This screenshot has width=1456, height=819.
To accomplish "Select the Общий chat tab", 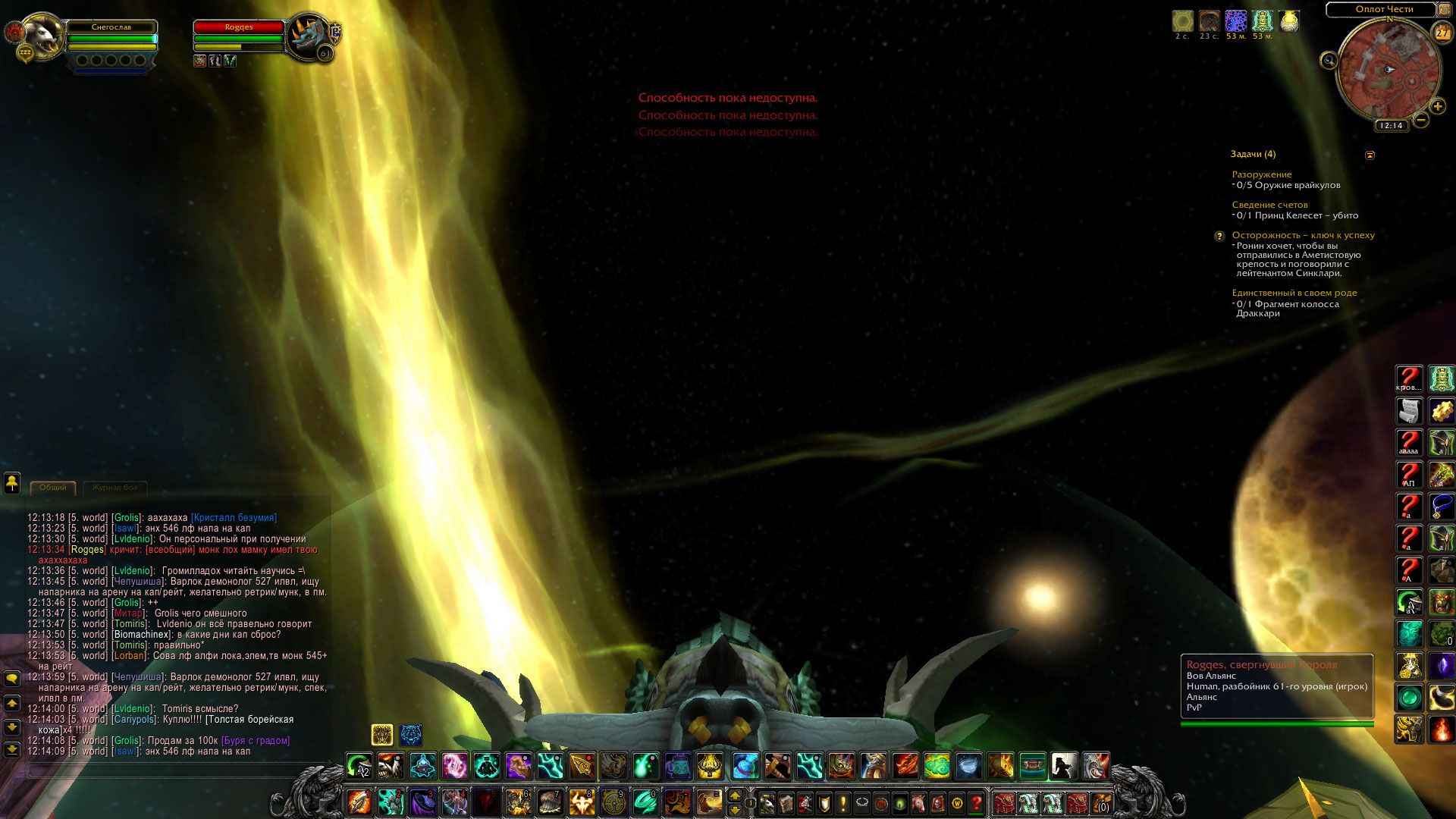I will tap(53, 488).
